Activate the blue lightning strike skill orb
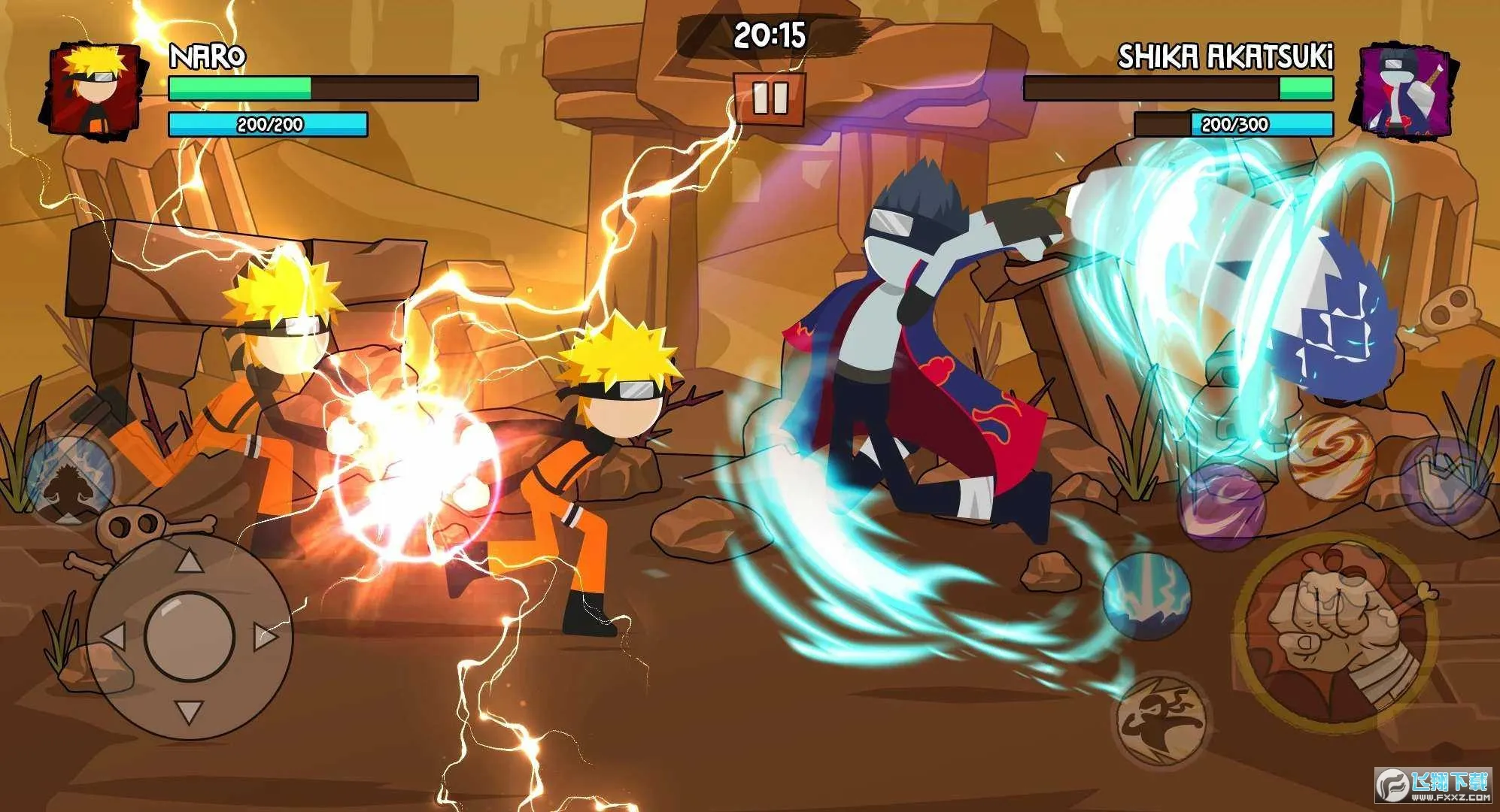1500x812 pixels. [x=1146, y=595]
